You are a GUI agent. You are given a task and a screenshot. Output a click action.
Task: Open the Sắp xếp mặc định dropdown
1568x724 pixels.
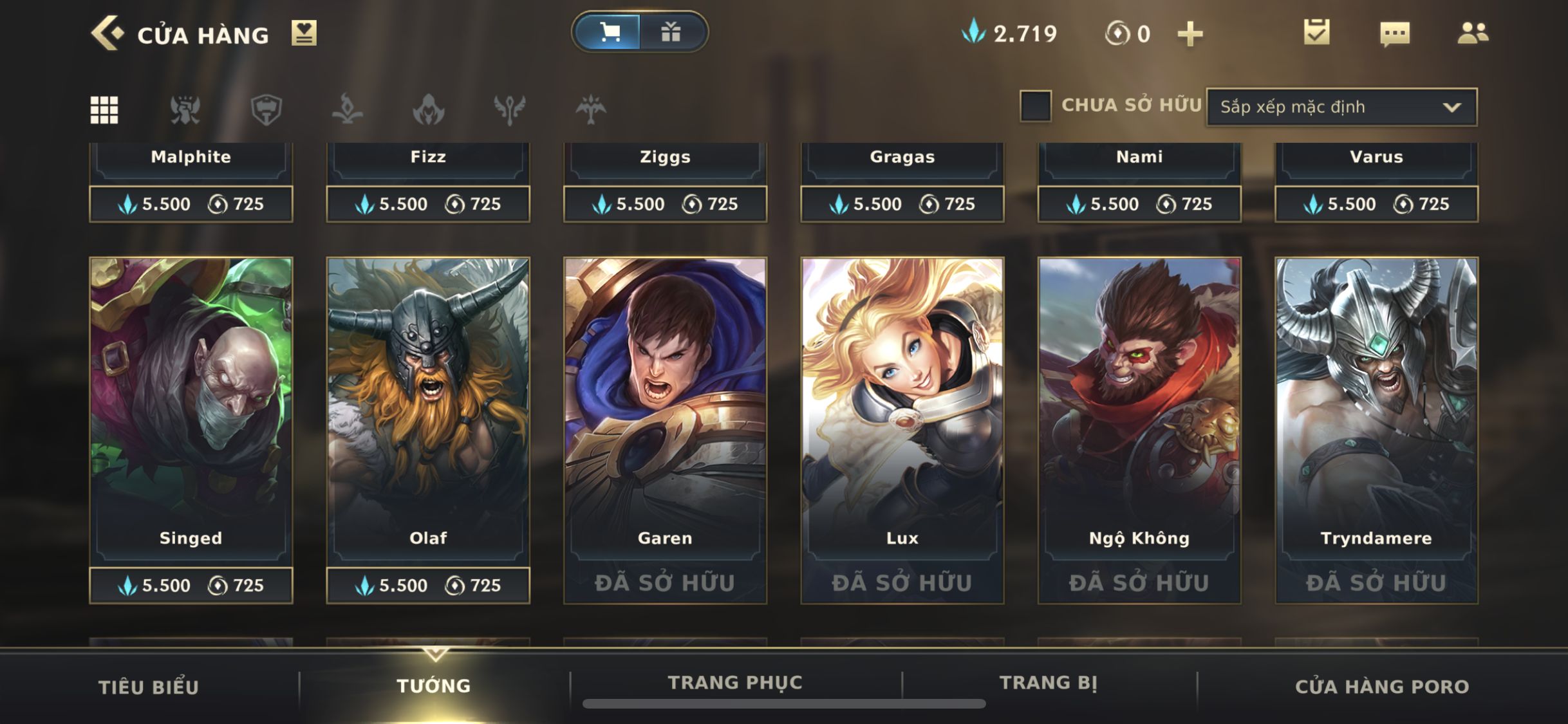point(1341,107)
